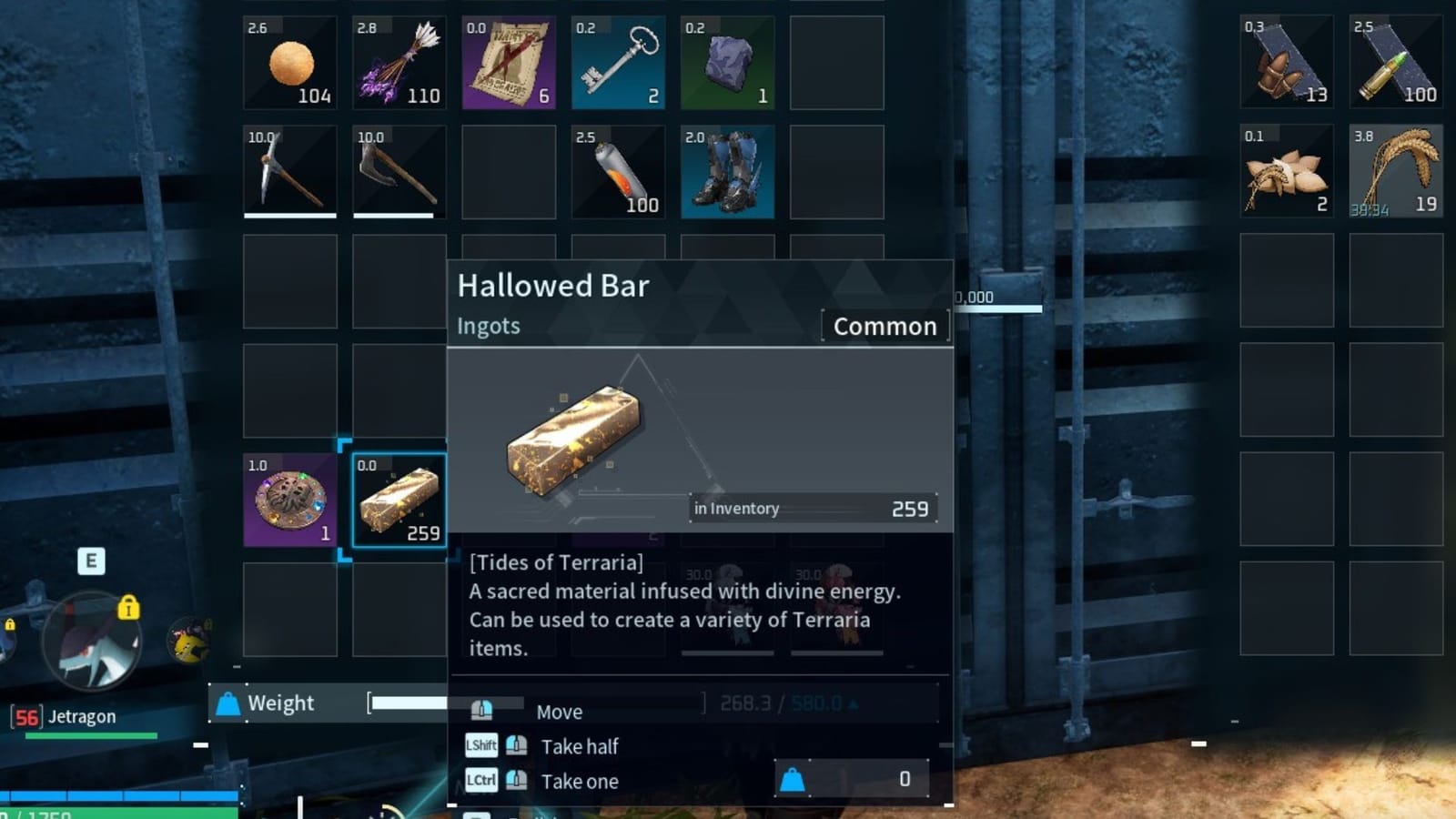Select the flashlight stack of 100
The width and height of the screenshot is (1456, 819).
[x=617, y=171]
